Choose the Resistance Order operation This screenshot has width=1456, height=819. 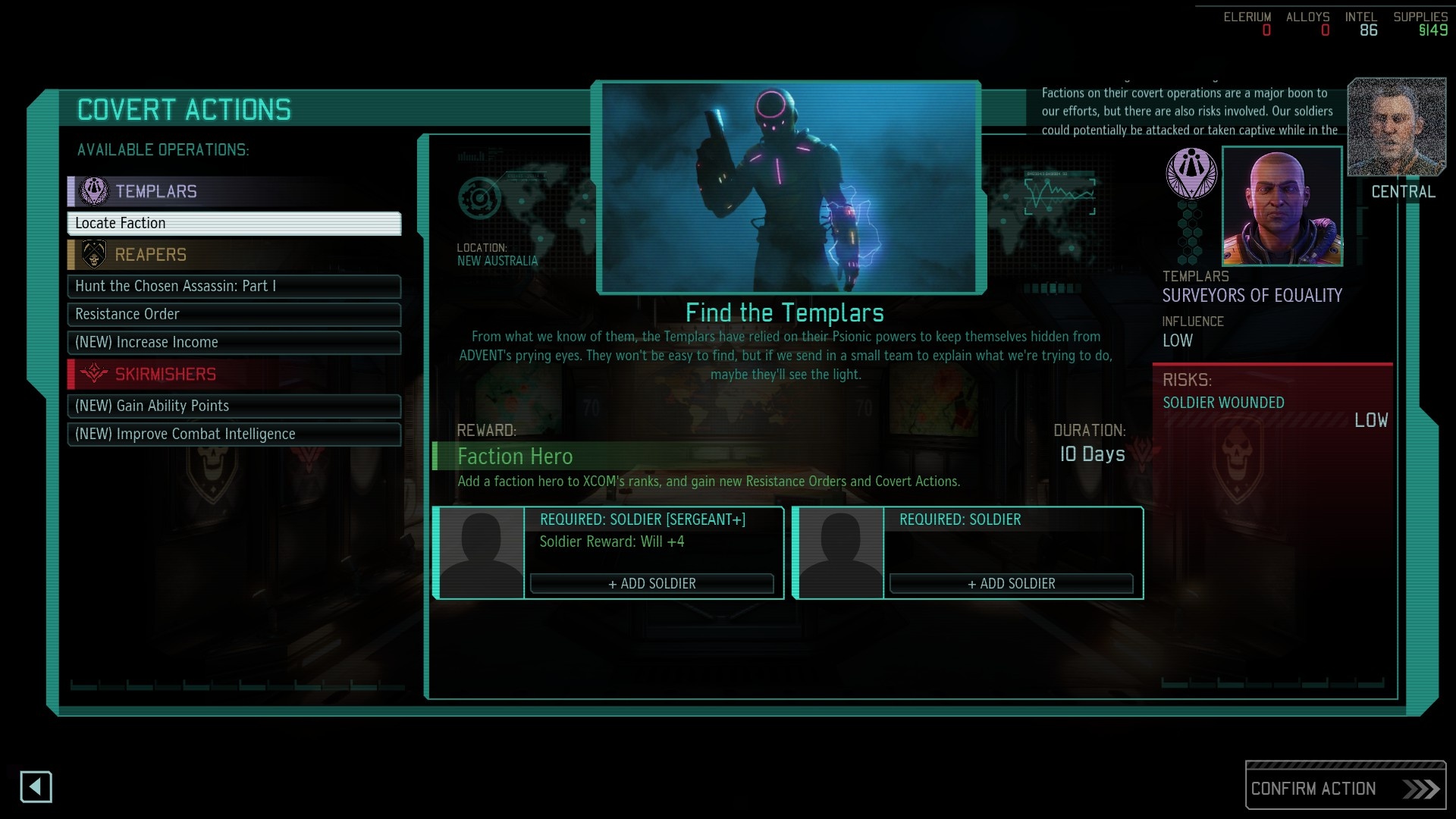[x=234, y=315]
